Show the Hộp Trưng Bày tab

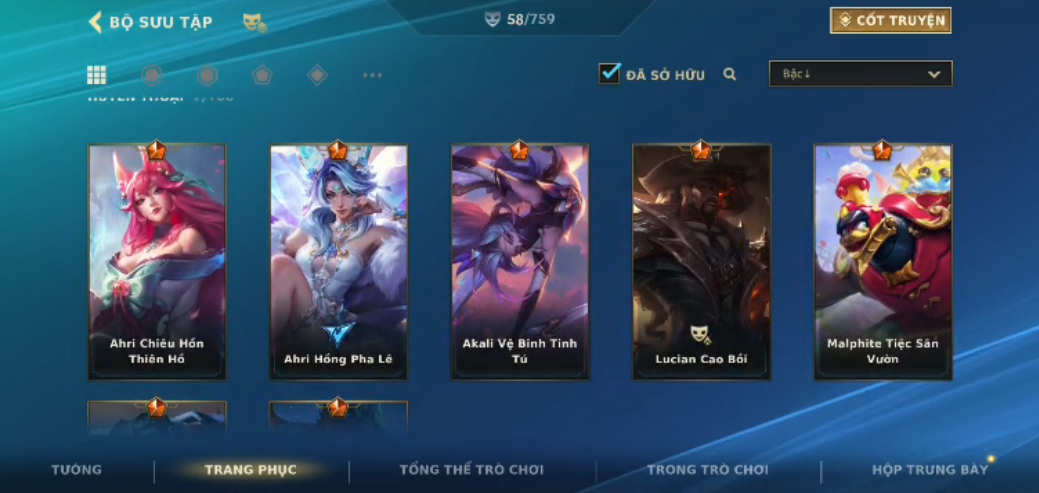tap(929, 470)
